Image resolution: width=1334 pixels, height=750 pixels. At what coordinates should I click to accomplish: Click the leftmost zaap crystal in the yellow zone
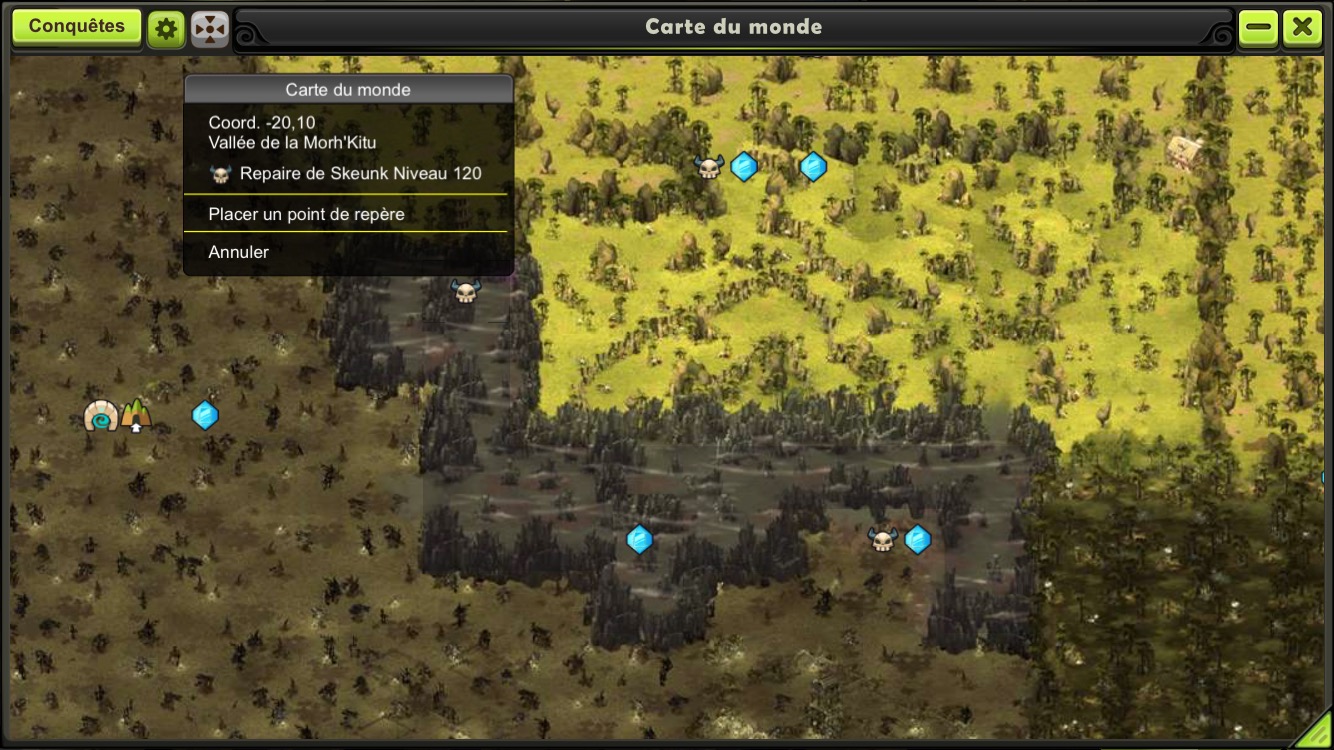(x=744, y=167)
